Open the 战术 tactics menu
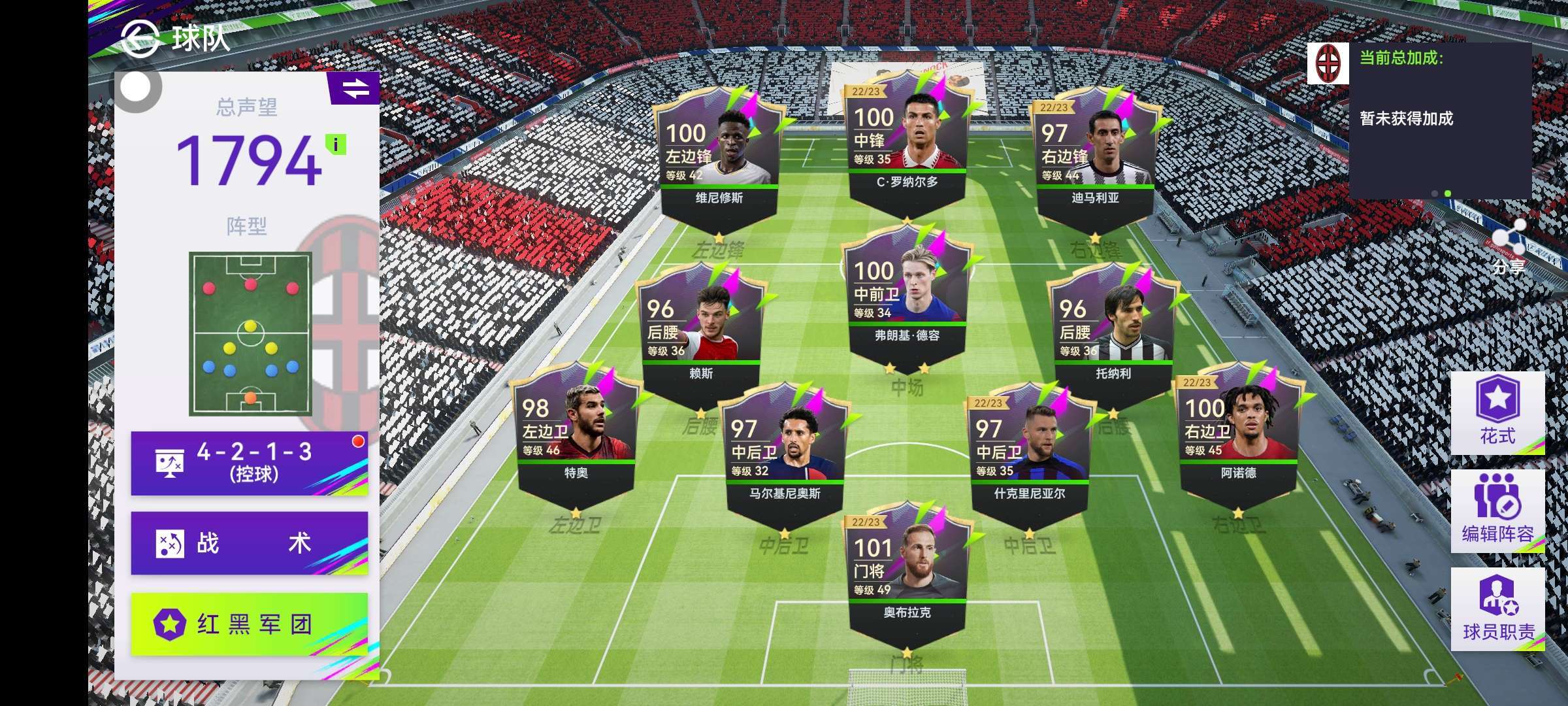Viewport: 1568px width, 706px height. tap(249, 543)
